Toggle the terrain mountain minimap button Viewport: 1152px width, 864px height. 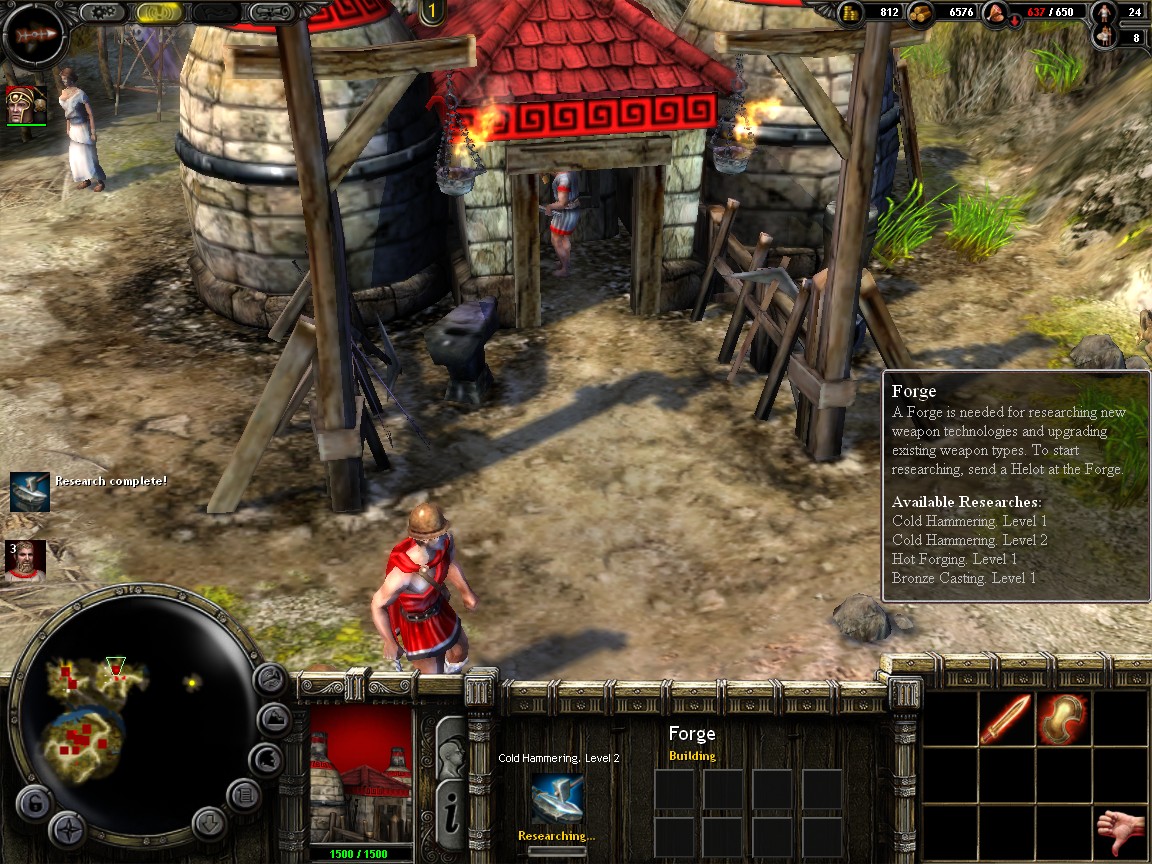pyautogui.click(x=271, y=719)
